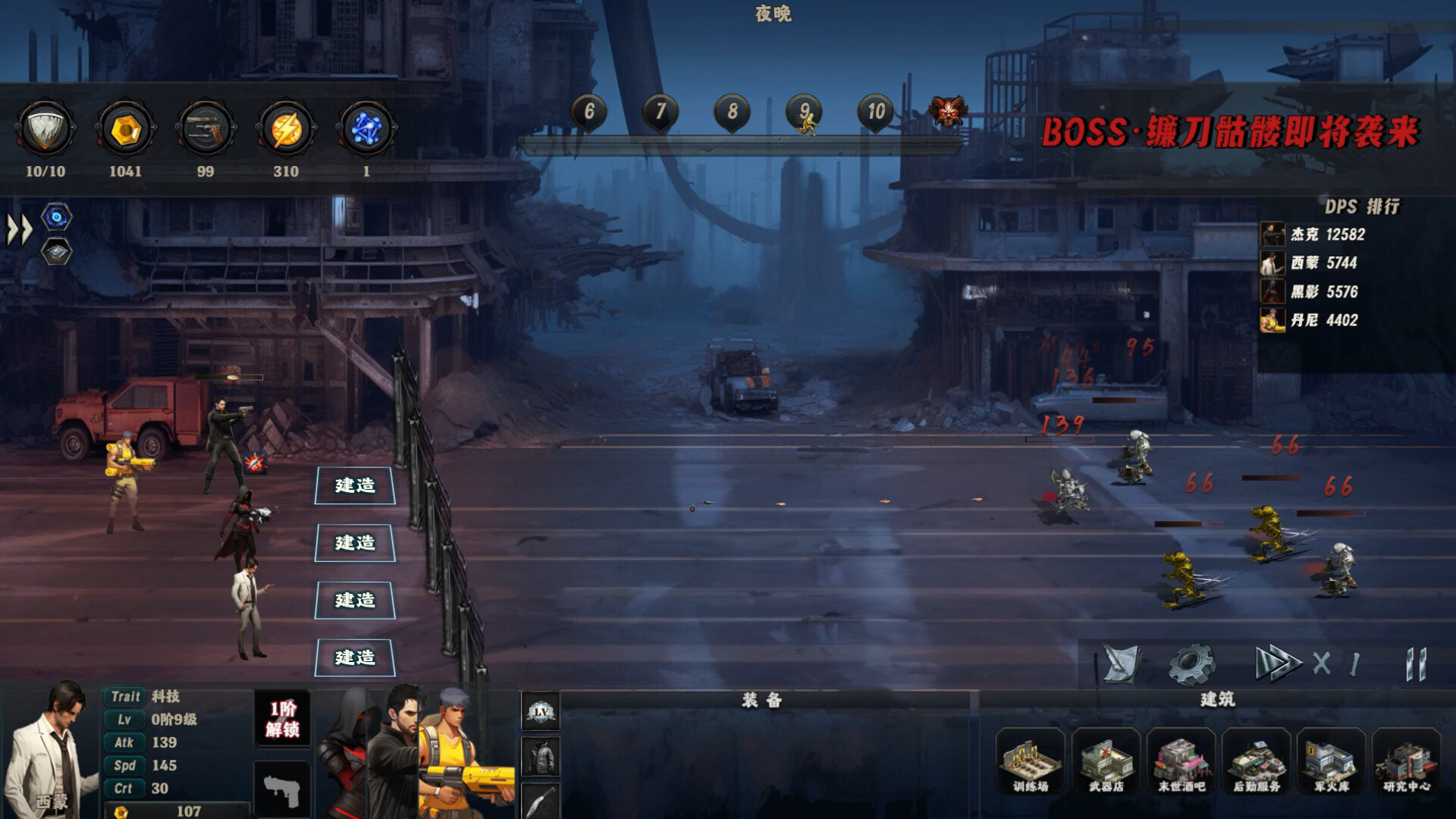Viewport: 1456px width, 819px height.
Task: Open the 训练场 training ground building
Action: (x=1030, y=761)
